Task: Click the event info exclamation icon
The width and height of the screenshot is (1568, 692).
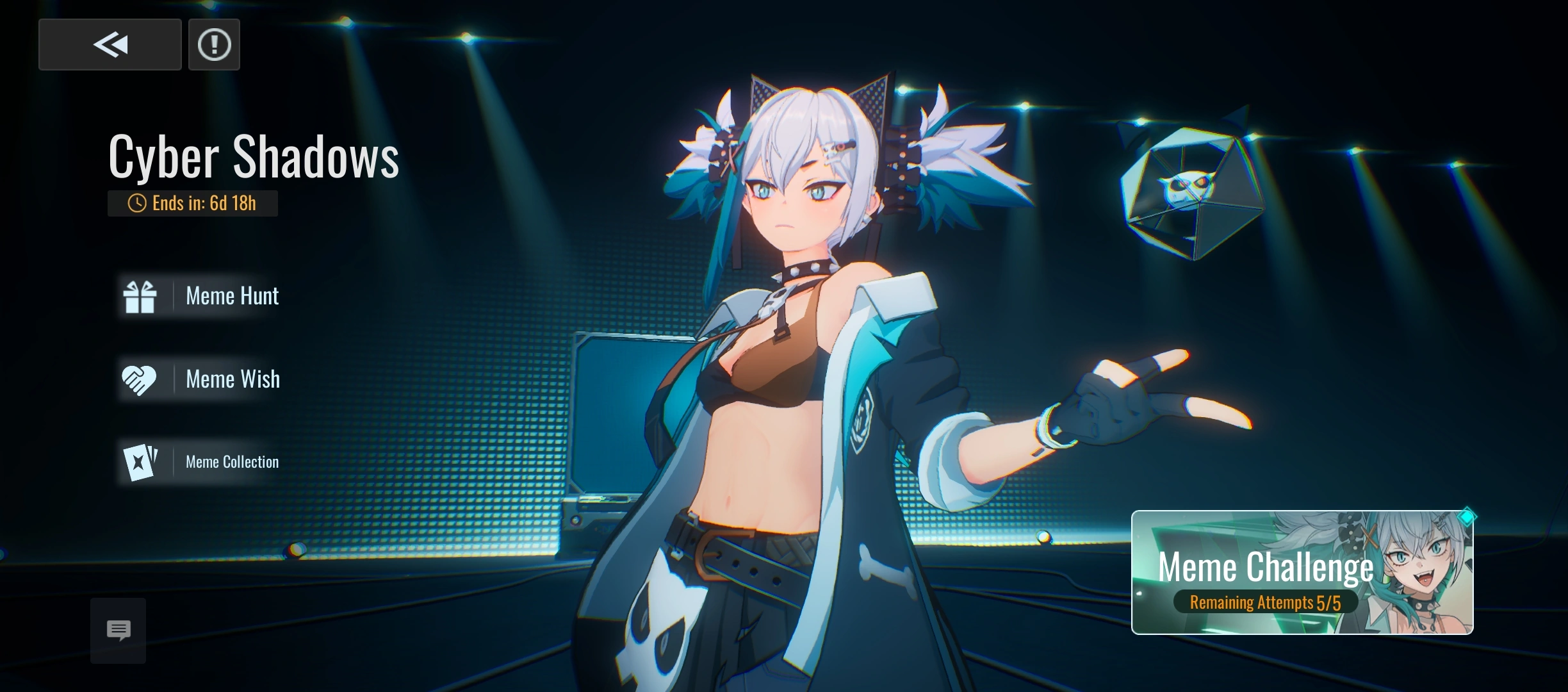Action: pyautogui.click(x=214, y=44)
